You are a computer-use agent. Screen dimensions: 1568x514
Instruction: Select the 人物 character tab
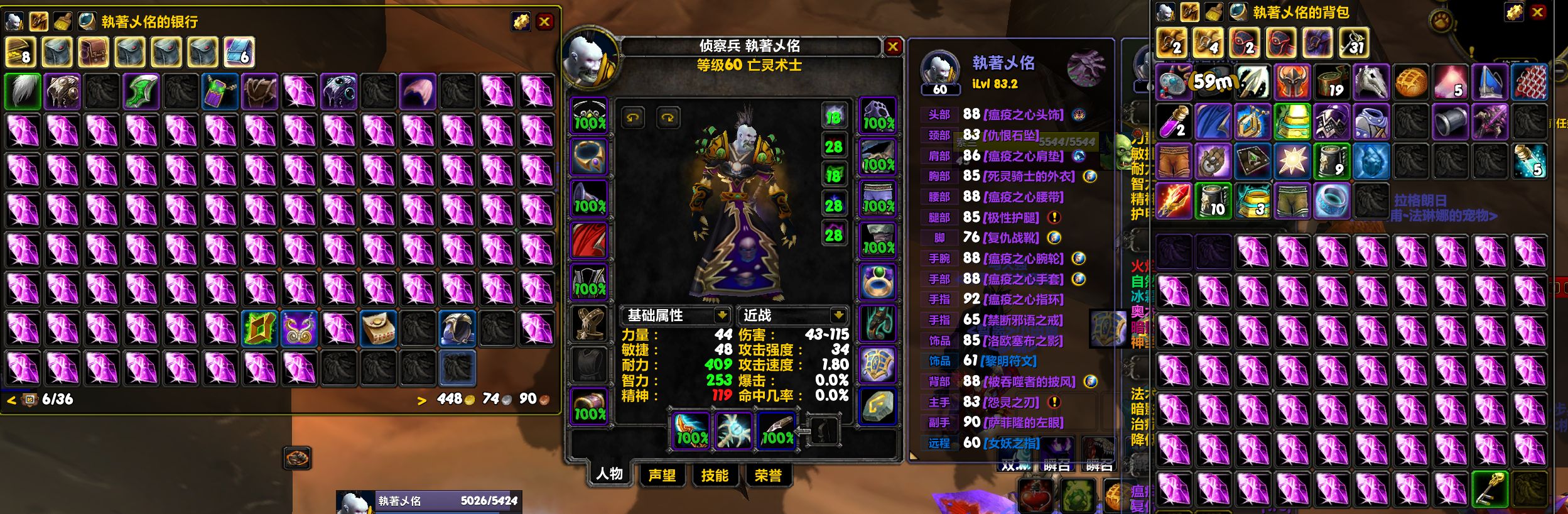click(609, 474)
